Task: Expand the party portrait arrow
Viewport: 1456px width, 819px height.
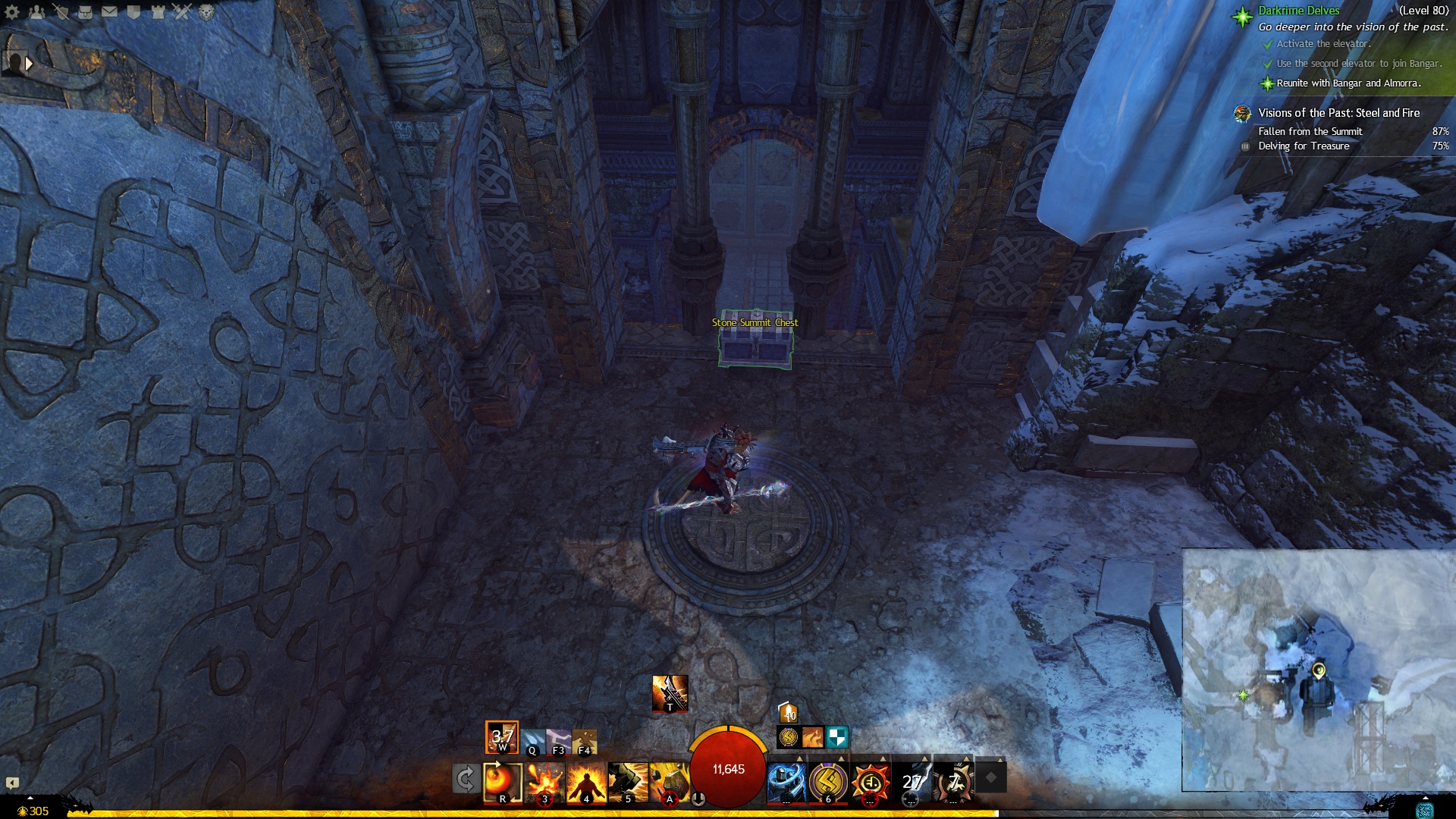Action: point(29,64)
